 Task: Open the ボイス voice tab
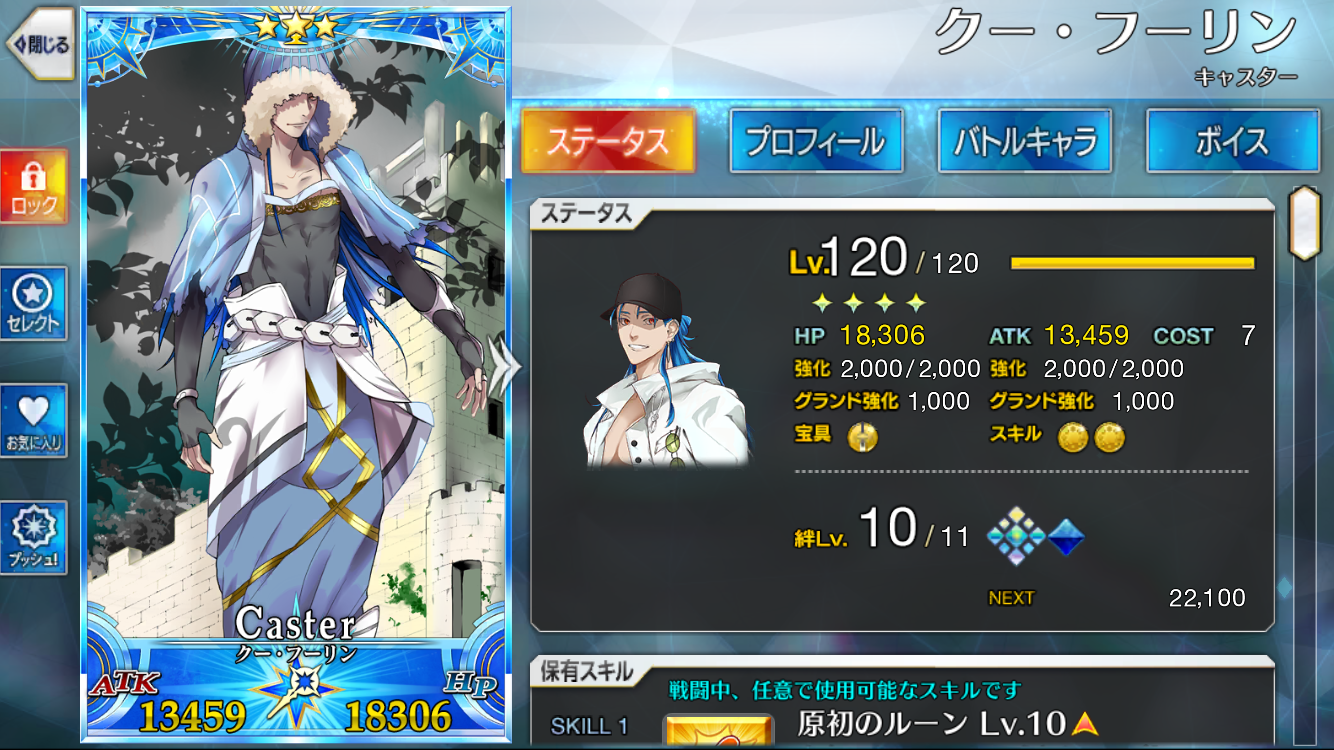(1232, 141)
